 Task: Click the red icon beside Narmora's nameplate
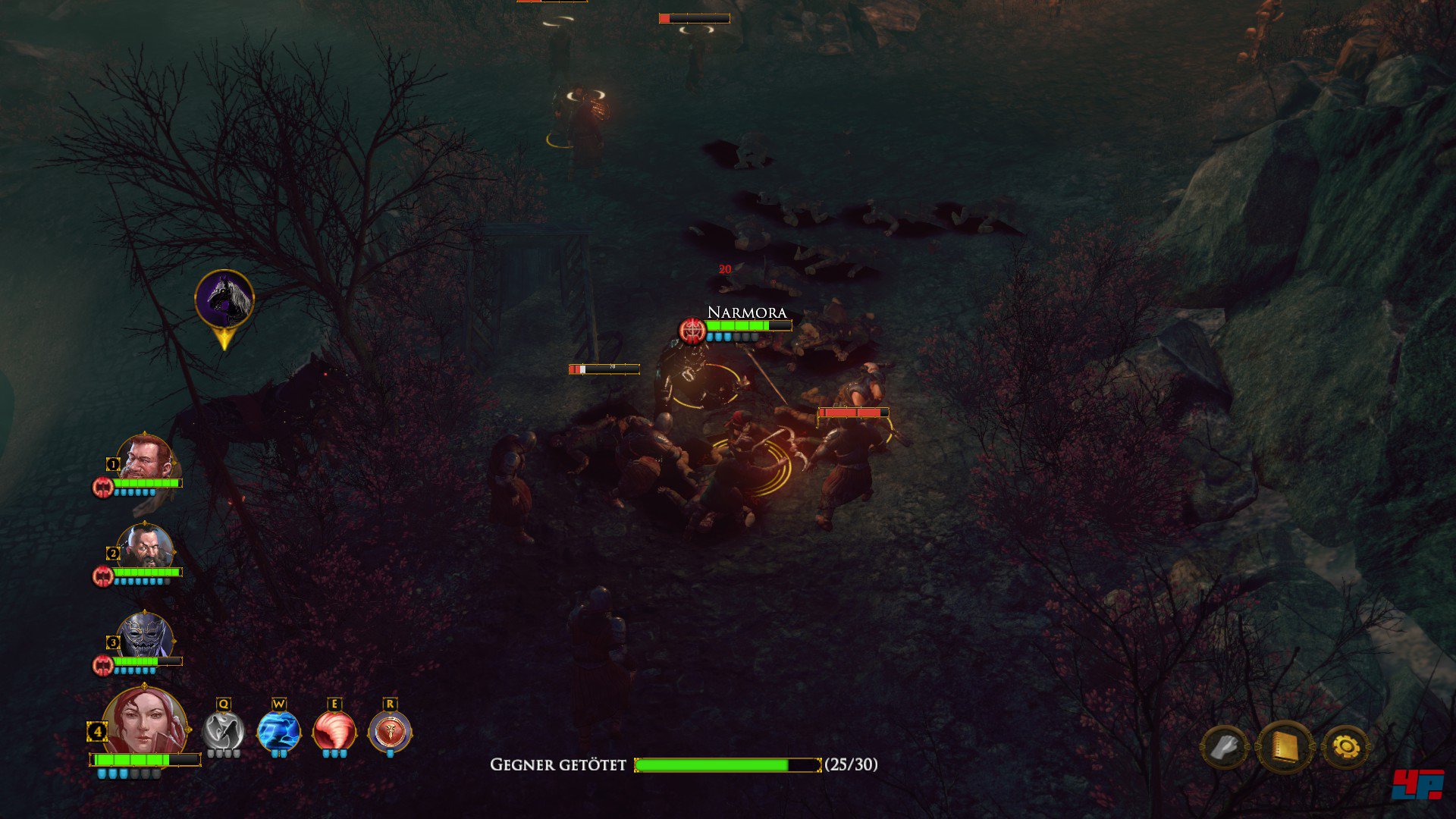click(692, 331)
